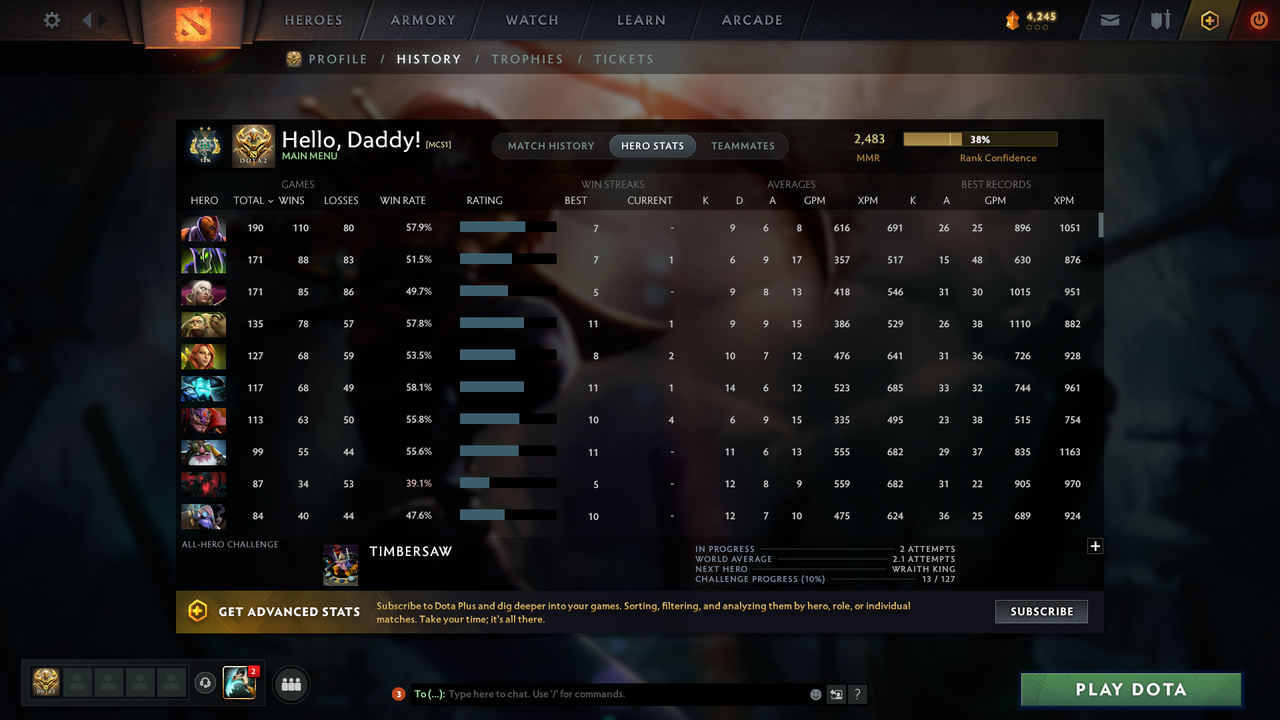Image resolution: width=1280 pixels, height=720 pixels.
Task: Select Anti-Mage's hero portrait
Action: pos(203,227)
